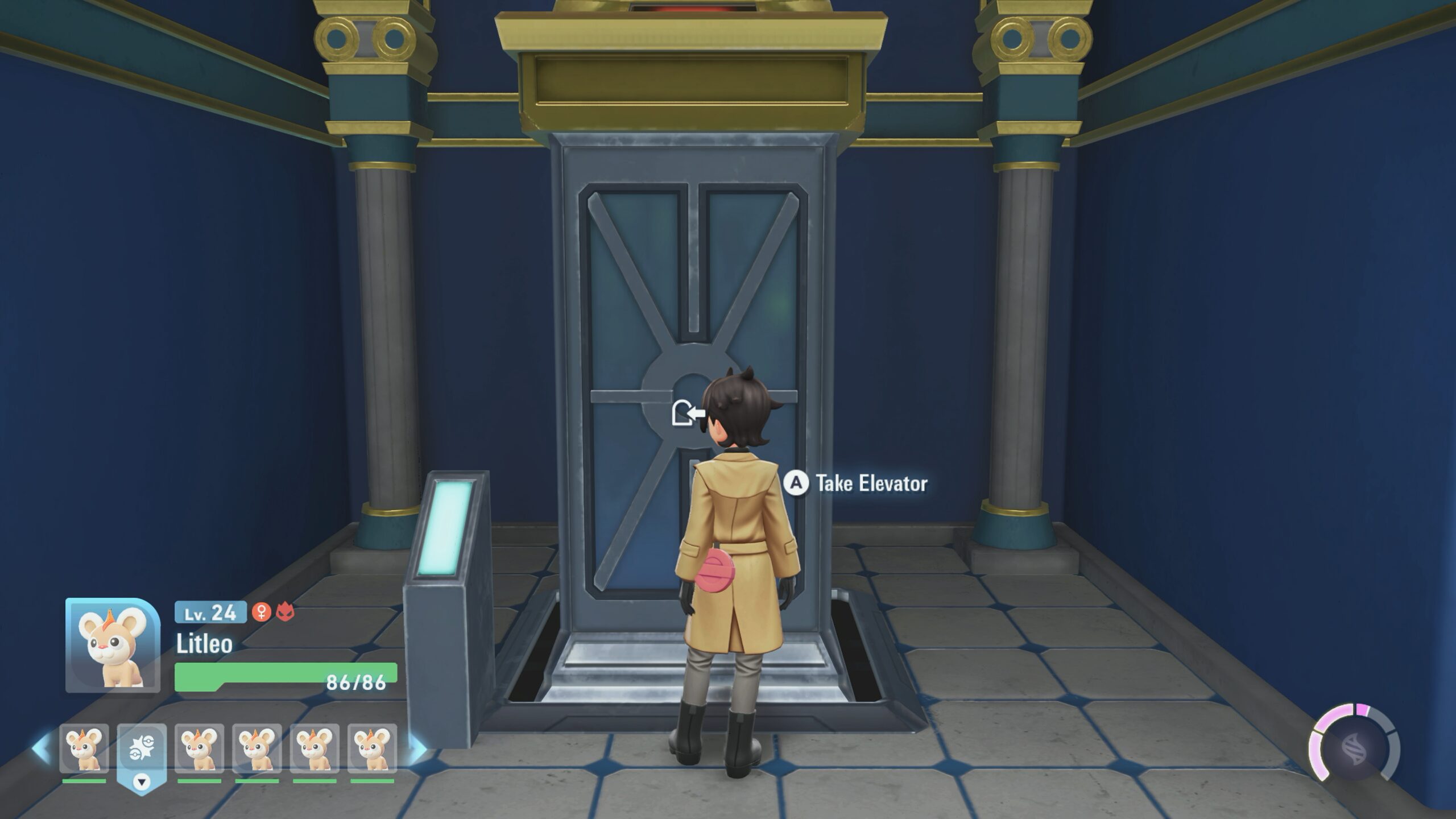
Task: Click the enter-door icon on the elevator
Action: coord(687,412)
